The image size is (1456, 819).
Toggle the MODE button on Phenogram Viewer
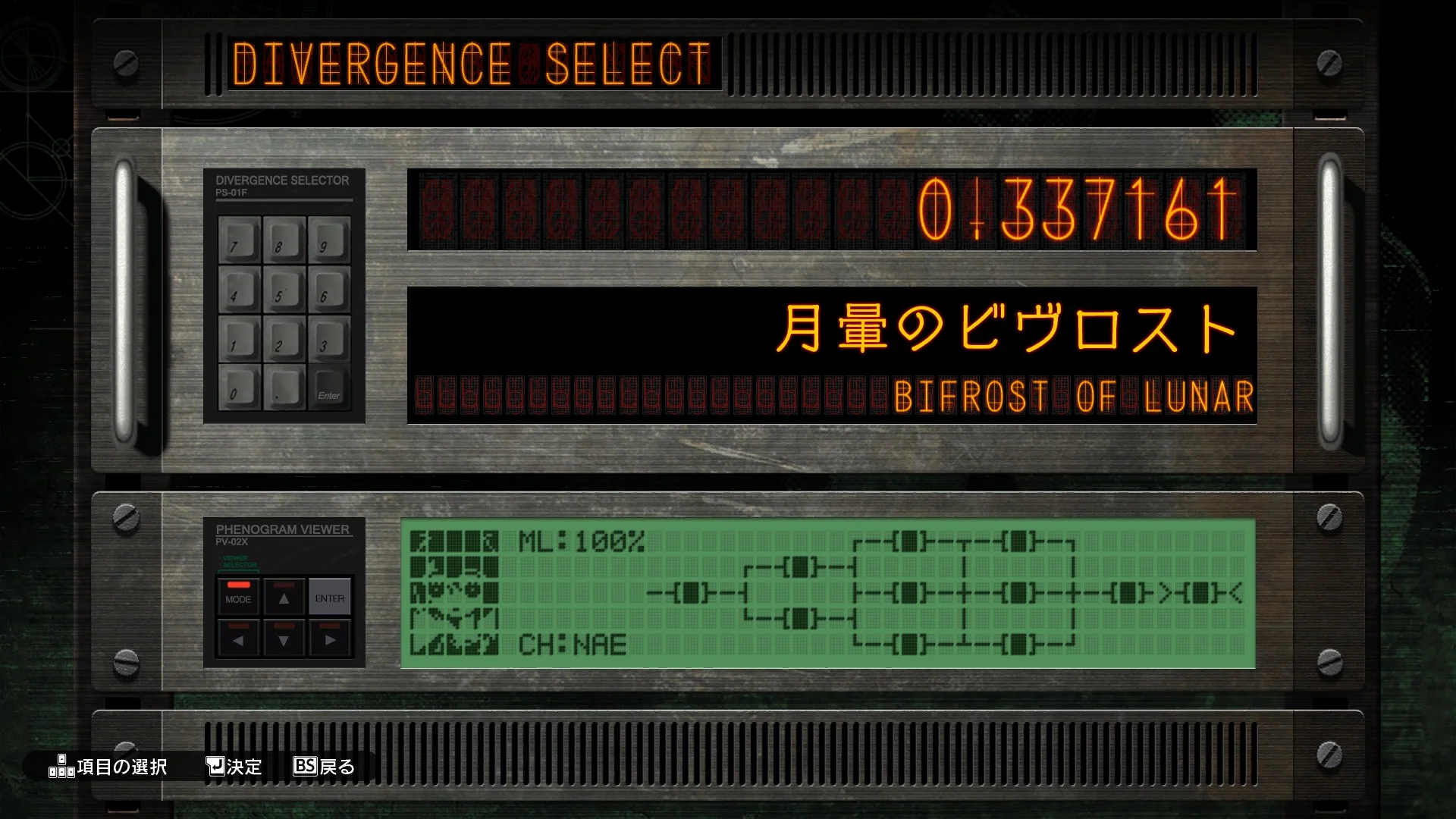[x=238, y=597]
